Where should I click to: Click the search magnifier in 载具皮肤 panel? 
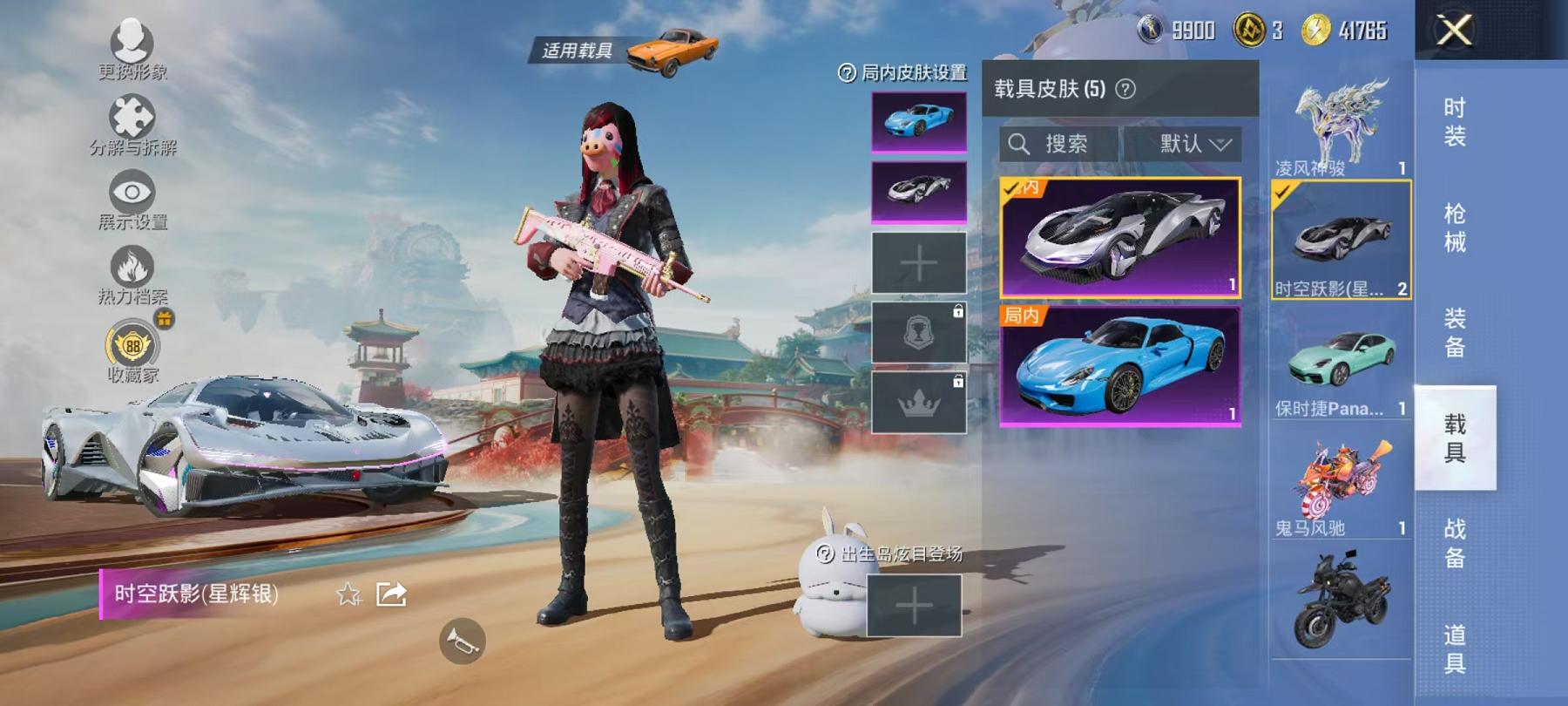(1017, 144)
